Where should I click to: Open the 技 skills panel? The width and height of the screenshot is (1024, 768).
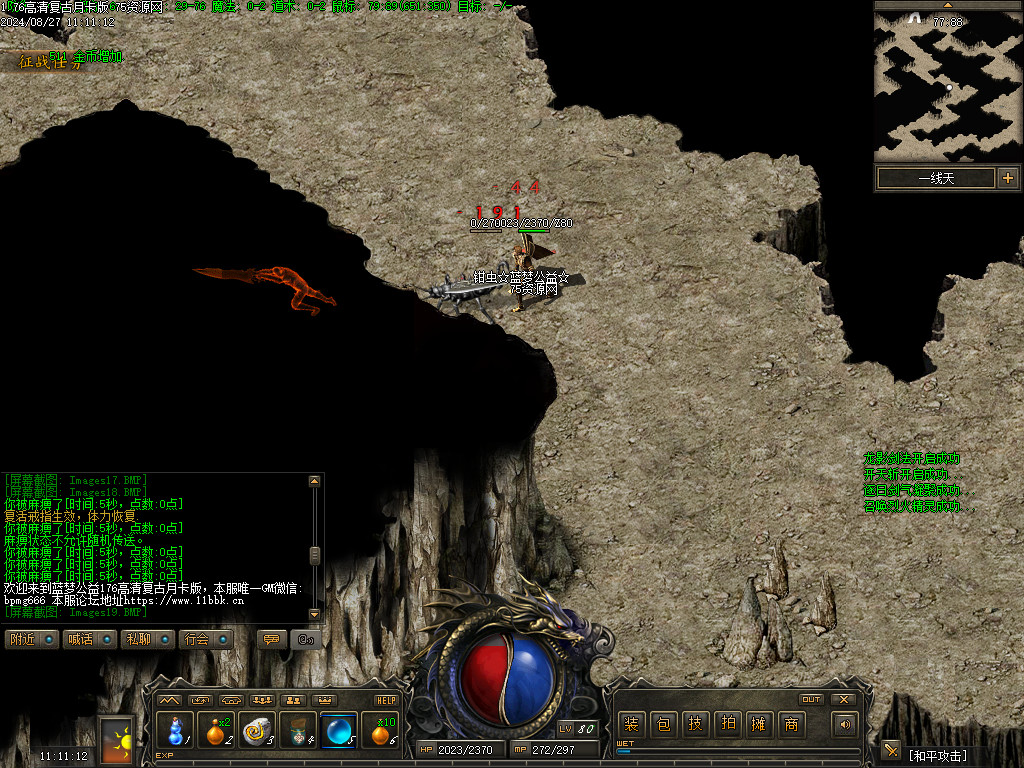click(x=695, y=724)
